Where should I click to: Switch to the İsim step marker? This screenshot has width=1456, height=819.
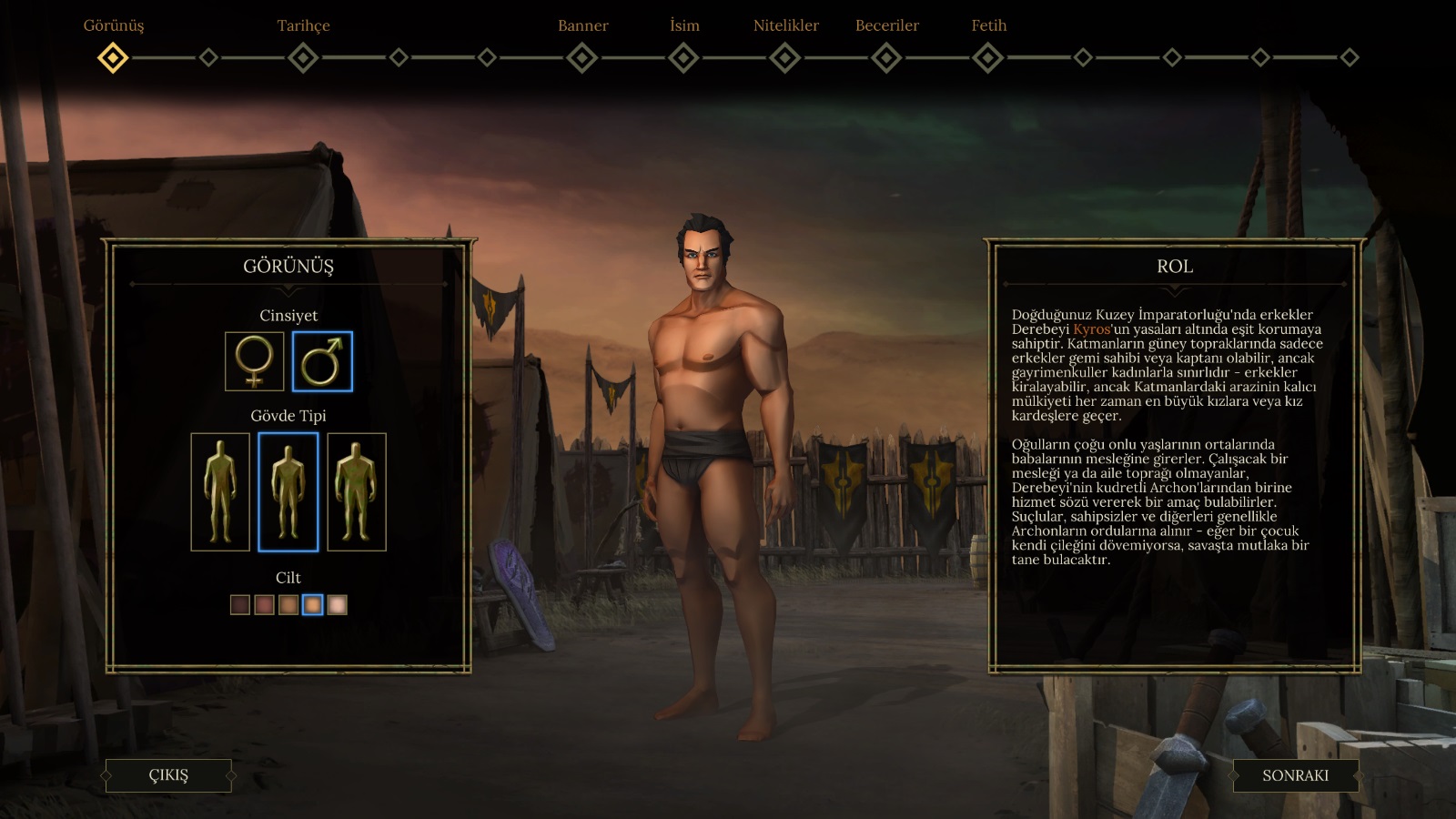pos(683,58)
